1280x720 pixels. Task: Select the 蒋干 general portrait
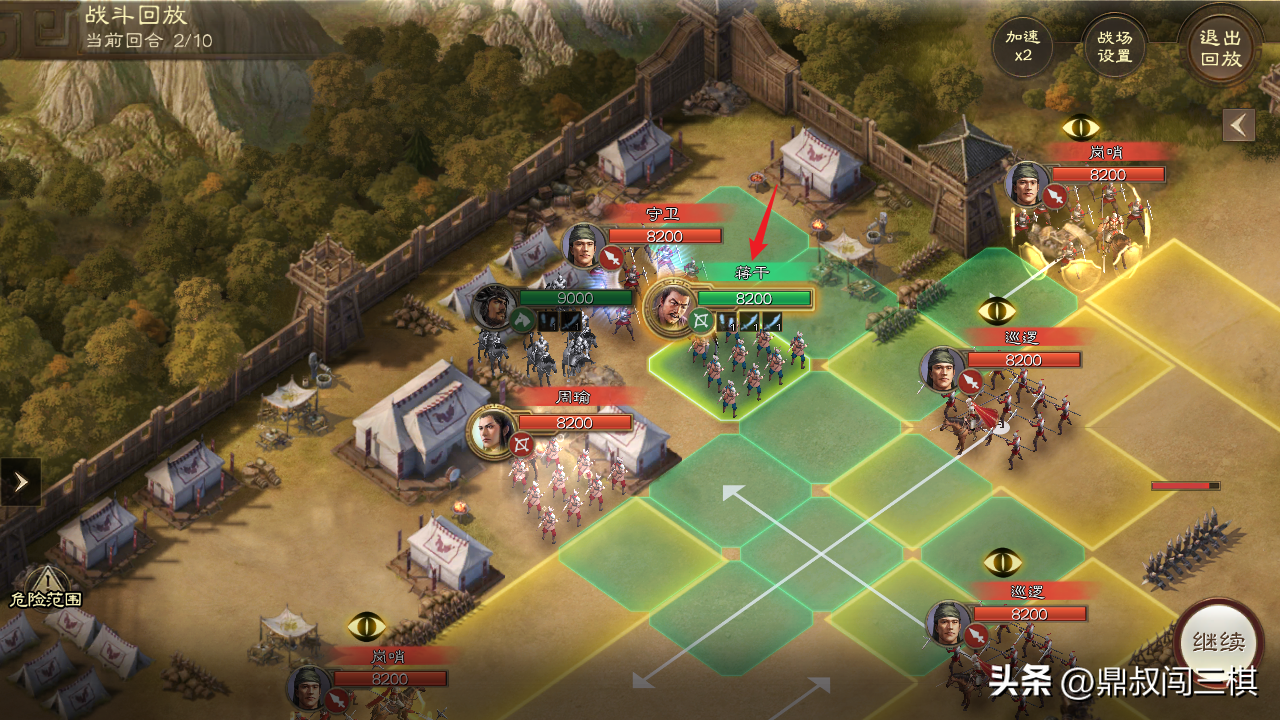tap(671, 306)
